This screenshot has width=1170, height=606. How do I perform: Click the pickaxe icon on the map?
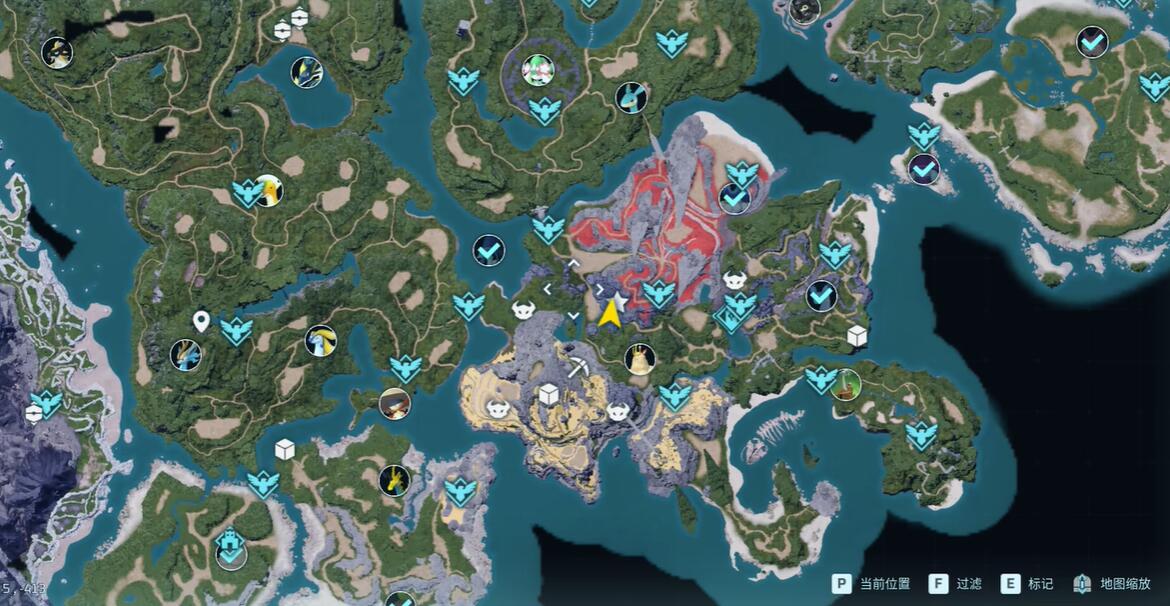[x=577, y=366]
